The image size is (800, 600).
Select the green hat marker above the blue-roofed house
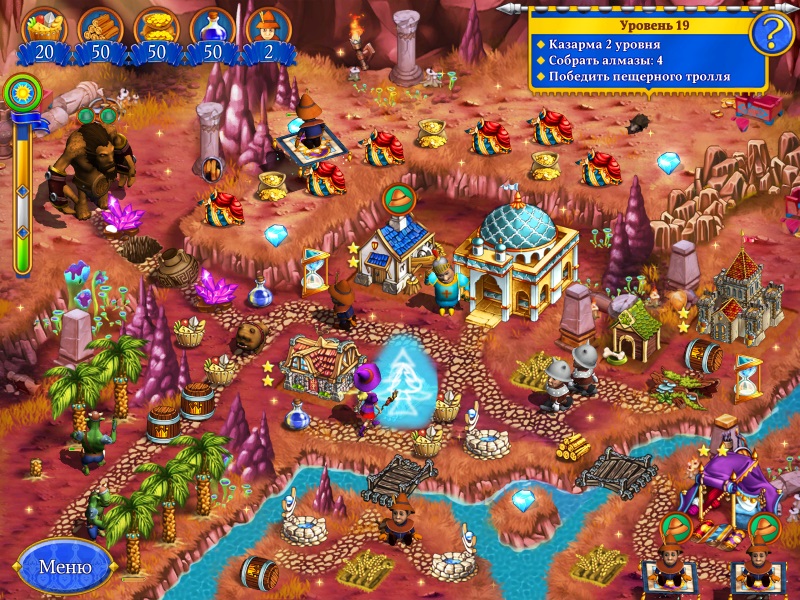tap(397, 198)
